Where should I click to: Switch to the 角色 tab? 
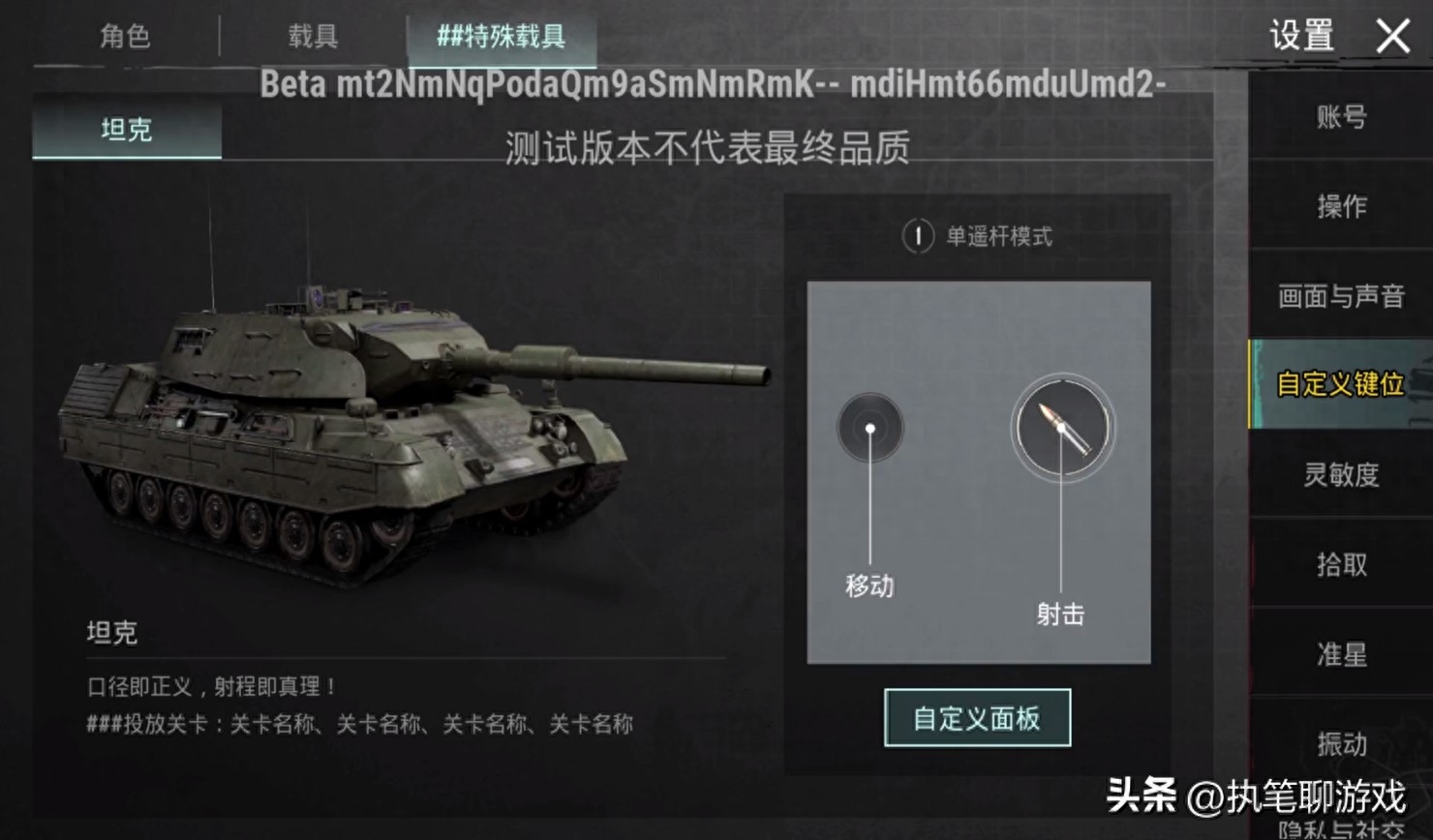126,37
